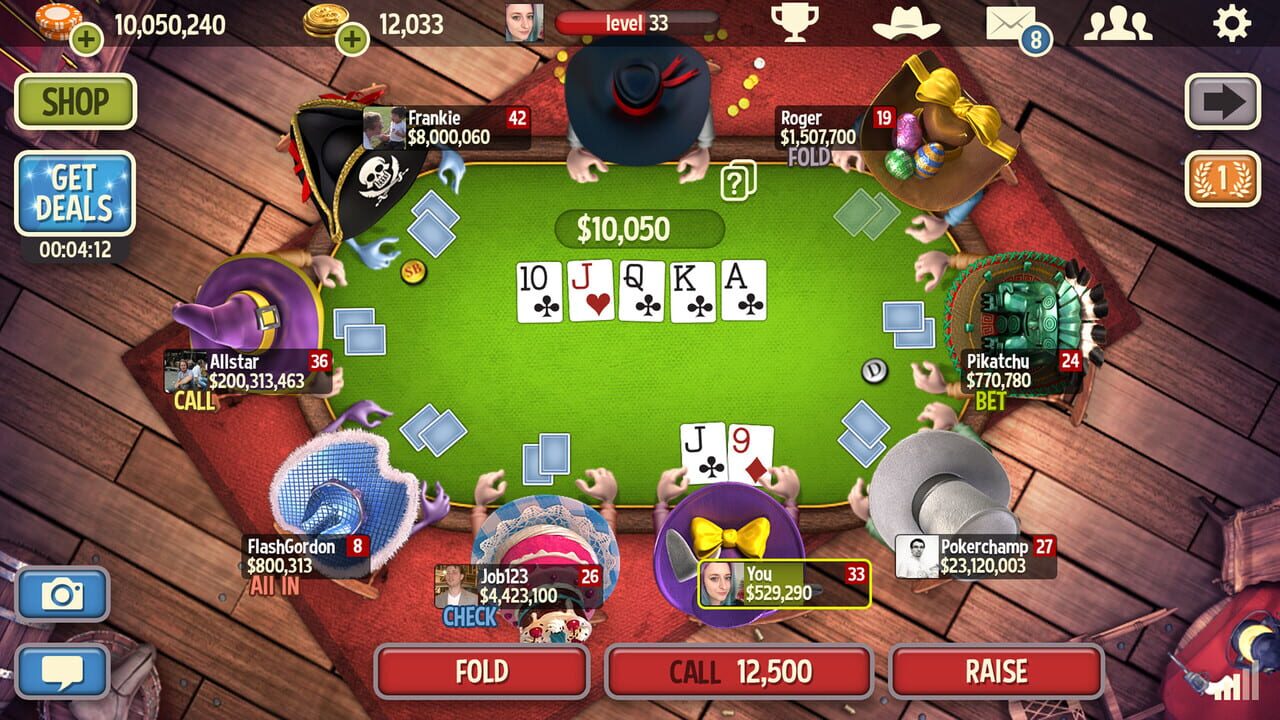The width and height of the screenshot is (1280, 720).
Task: Take a snapshot with the camera icon
Action: coord(66,592)
